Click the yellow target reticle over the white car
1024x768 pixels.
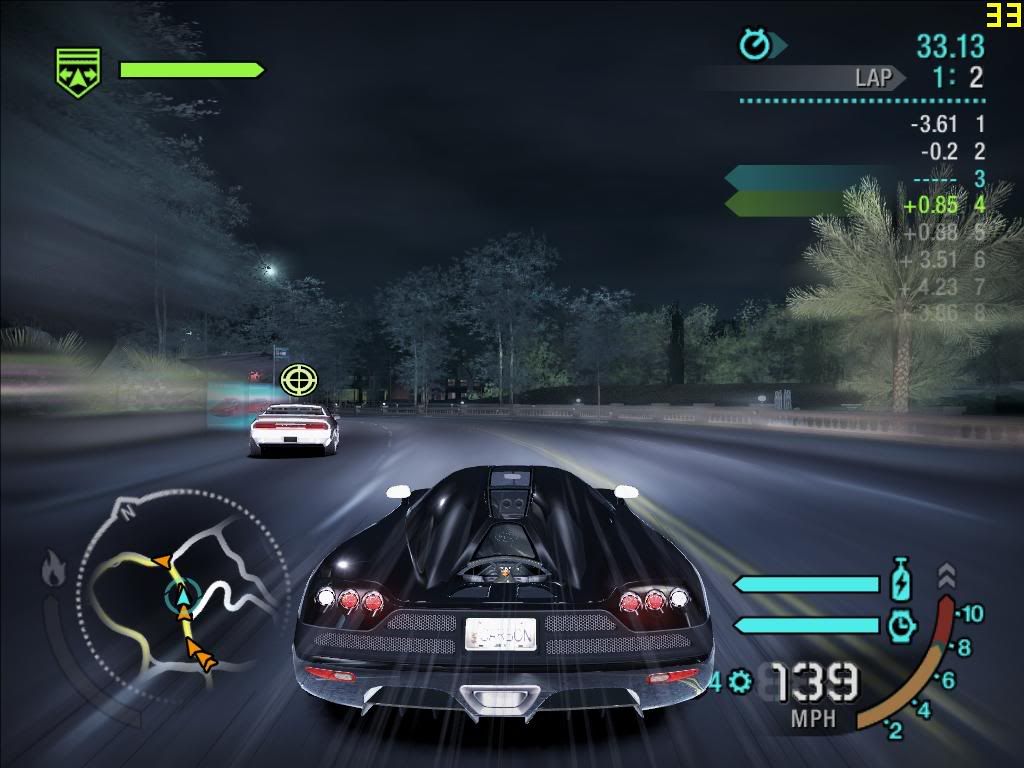(297, 380)
